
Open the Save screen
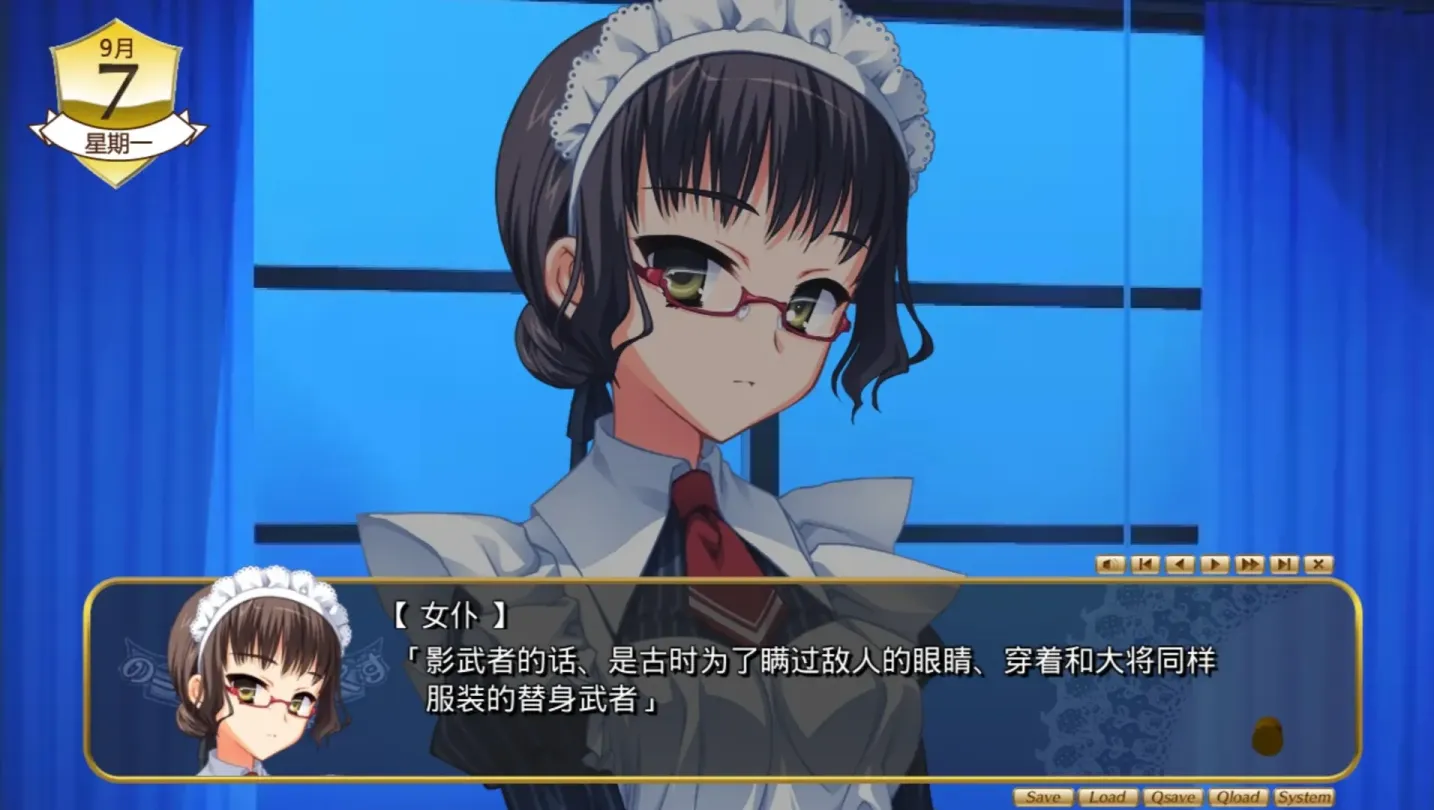click(1043, 797)
